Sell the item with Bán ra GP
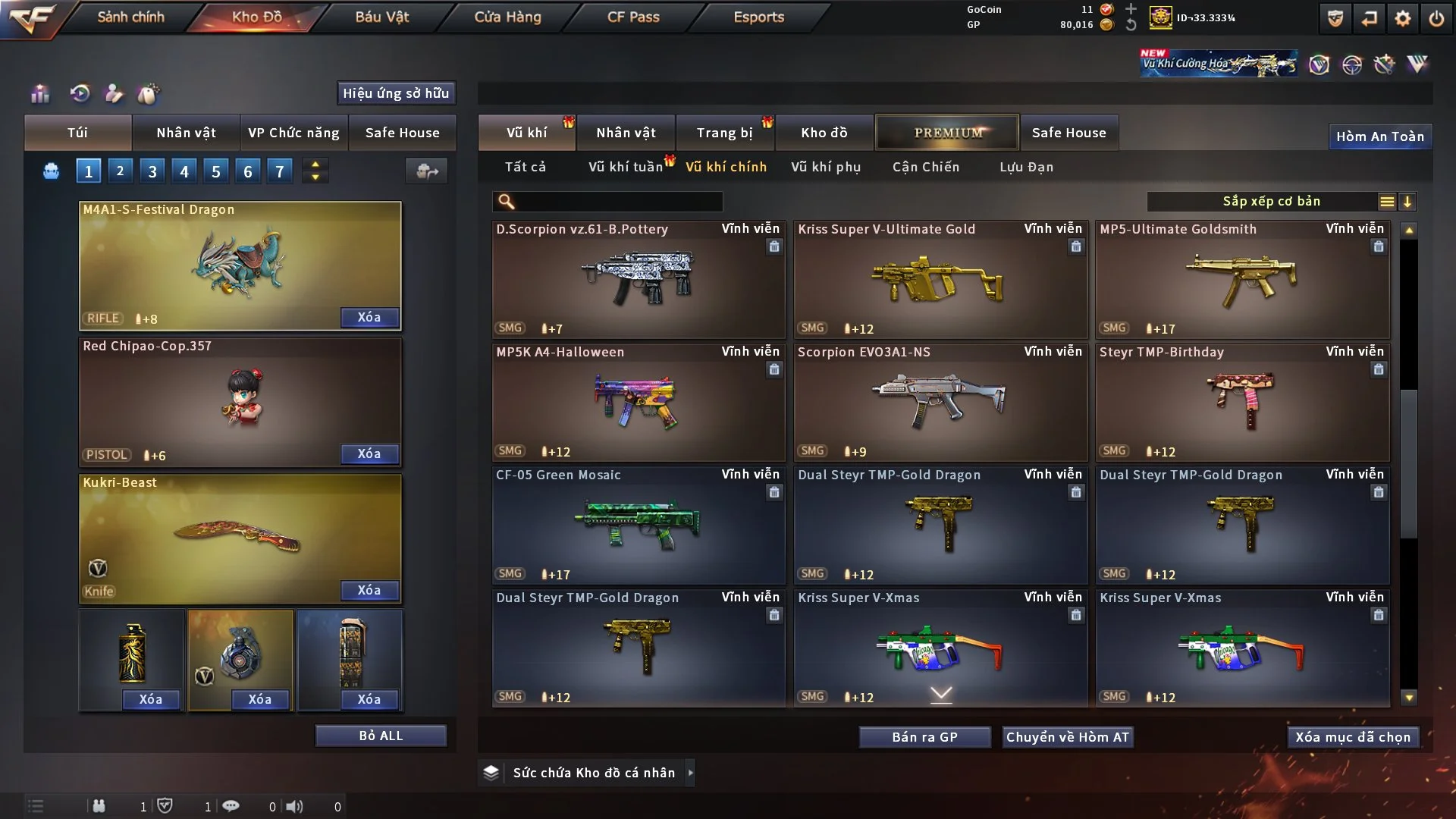Viewport: 1456px width, 819px height. pyautogui.click(x=924, y=737)
